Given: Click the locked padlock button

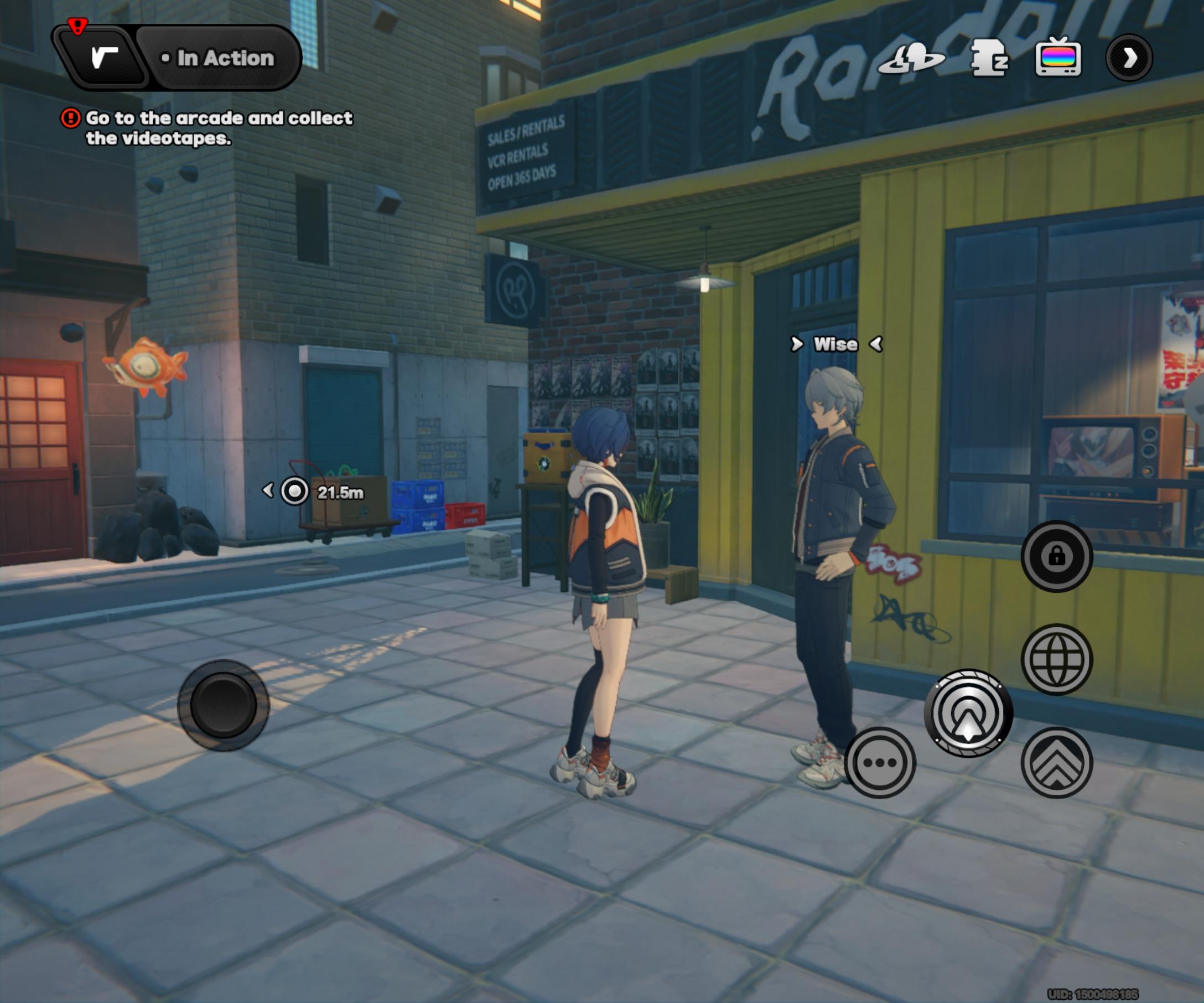Looking at the screenshot, I should 1056,556.
